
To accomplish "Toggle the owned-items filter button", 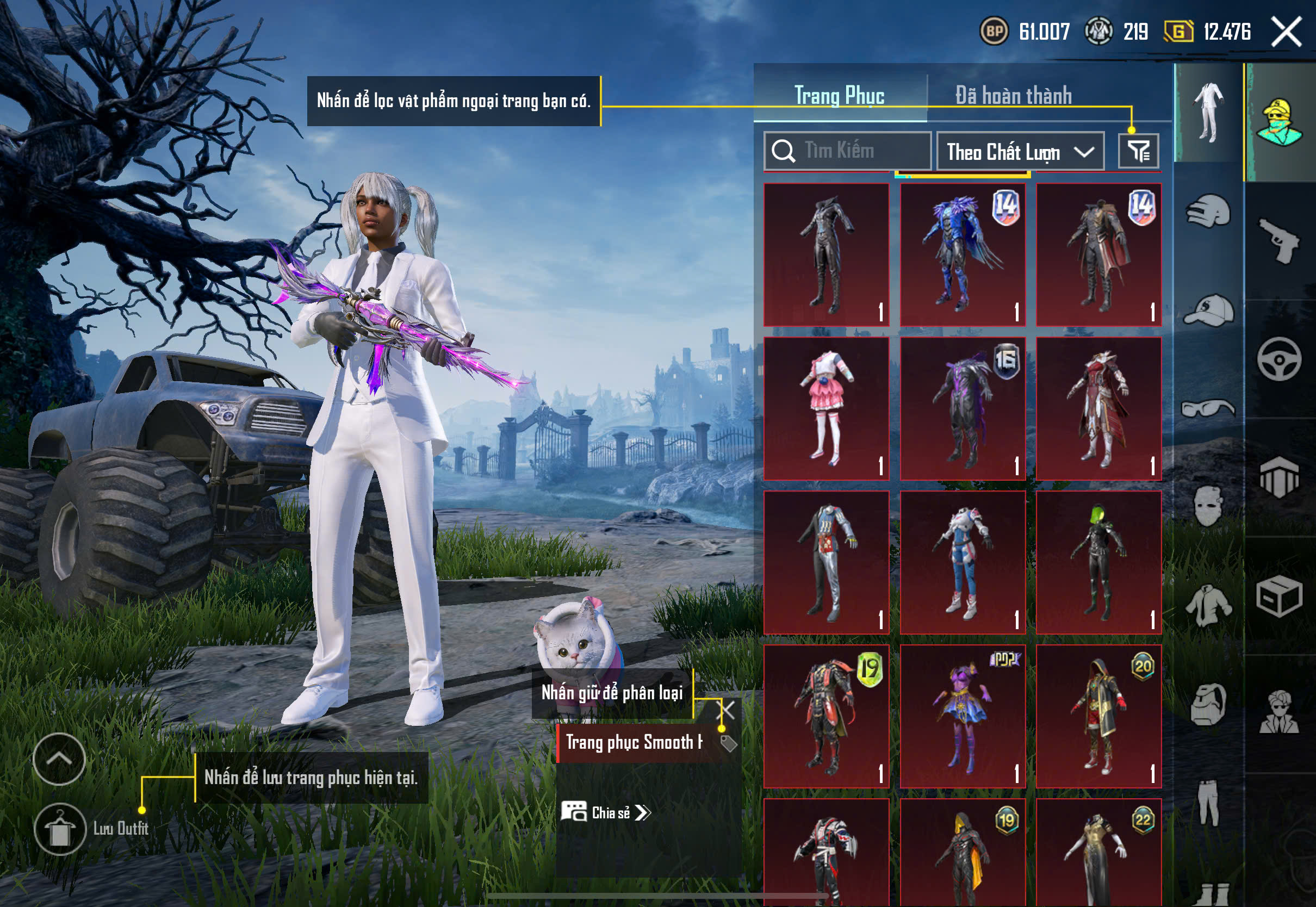I will (1138, 151).
